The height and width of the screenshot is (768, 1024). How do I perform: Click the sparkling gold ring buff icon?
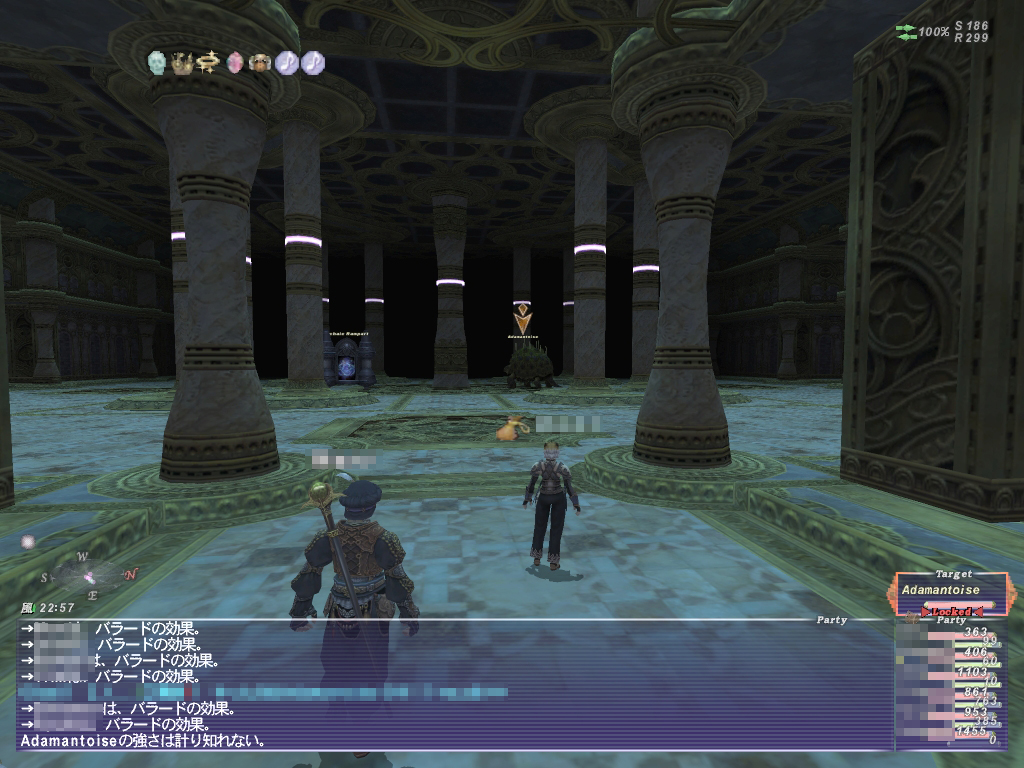coord(209,63)
